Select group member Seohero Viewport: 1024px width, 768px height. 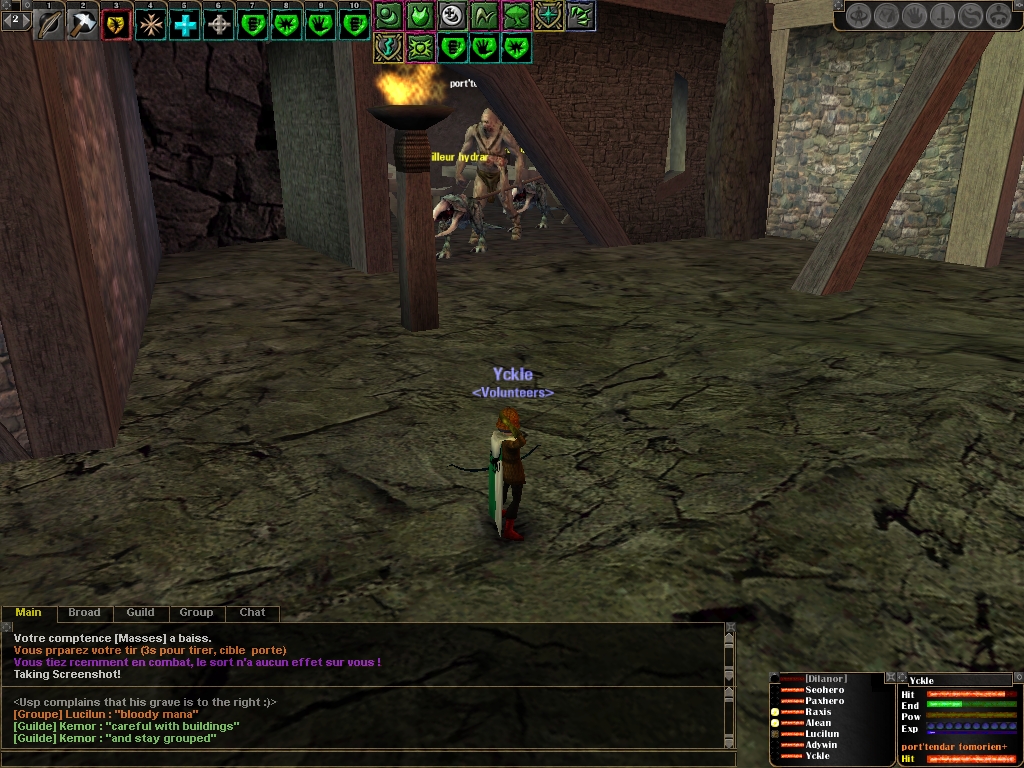pos(824,690)
